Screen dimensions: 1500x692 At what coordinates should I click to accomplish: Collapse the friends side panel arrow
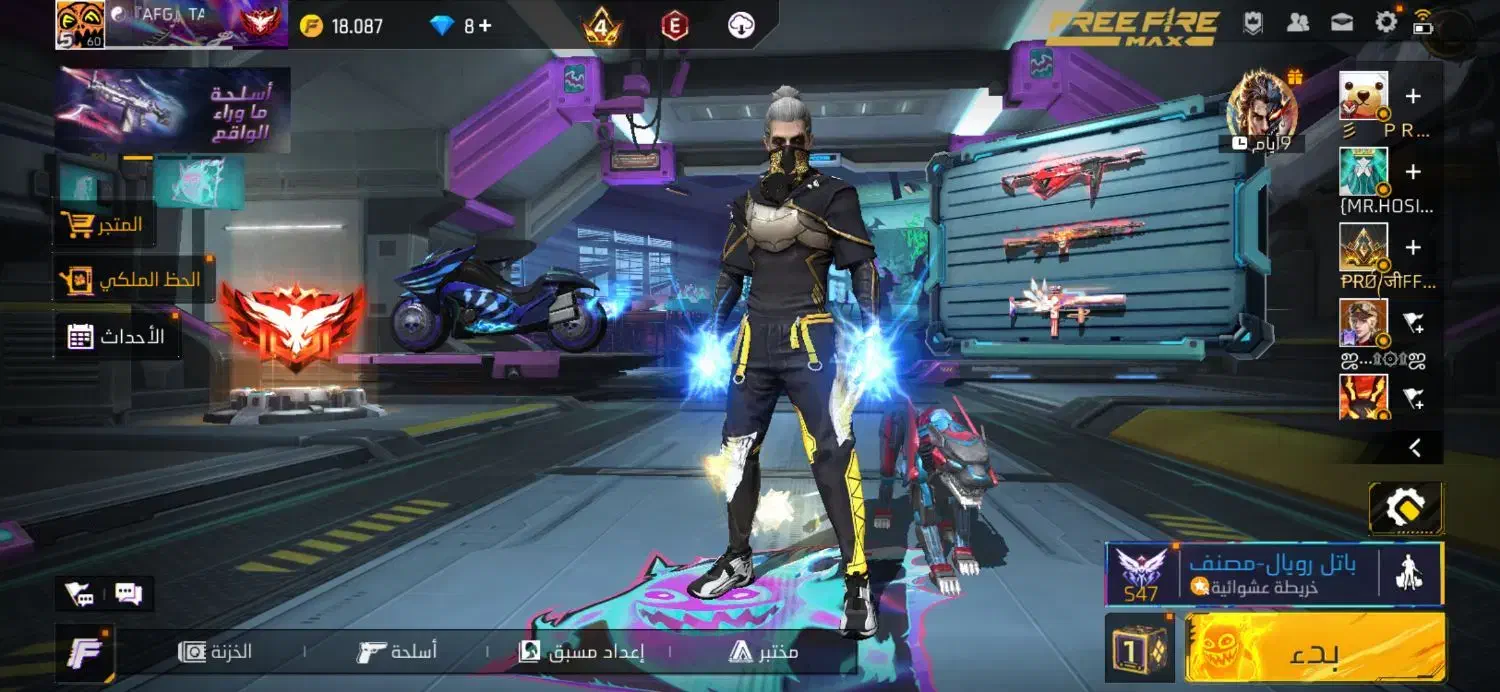click(x=1415, y=448)
